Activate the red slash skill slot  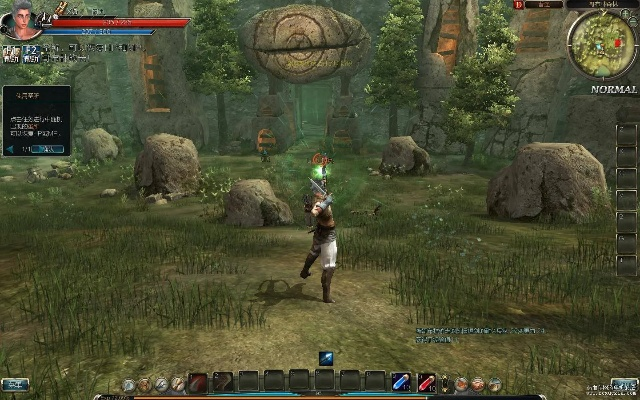click(x=198, y=382)
